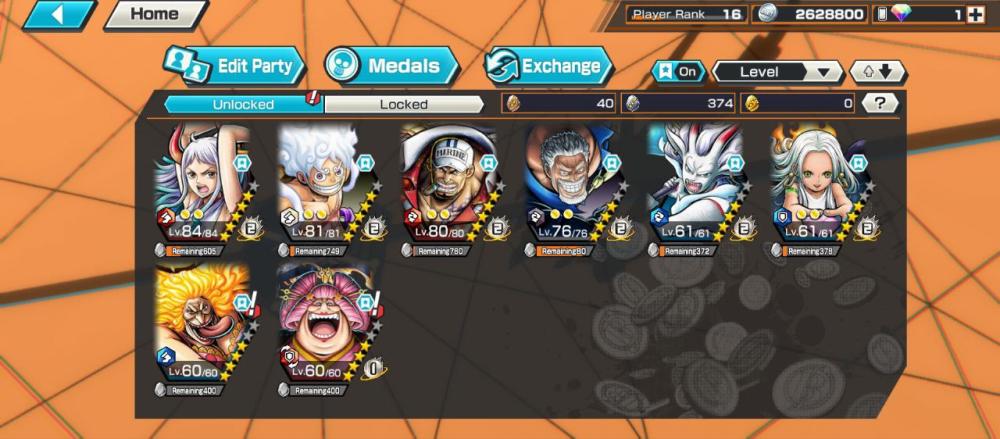Open the Level sort dropdown

pyautogui.click(x=777, y=72)
